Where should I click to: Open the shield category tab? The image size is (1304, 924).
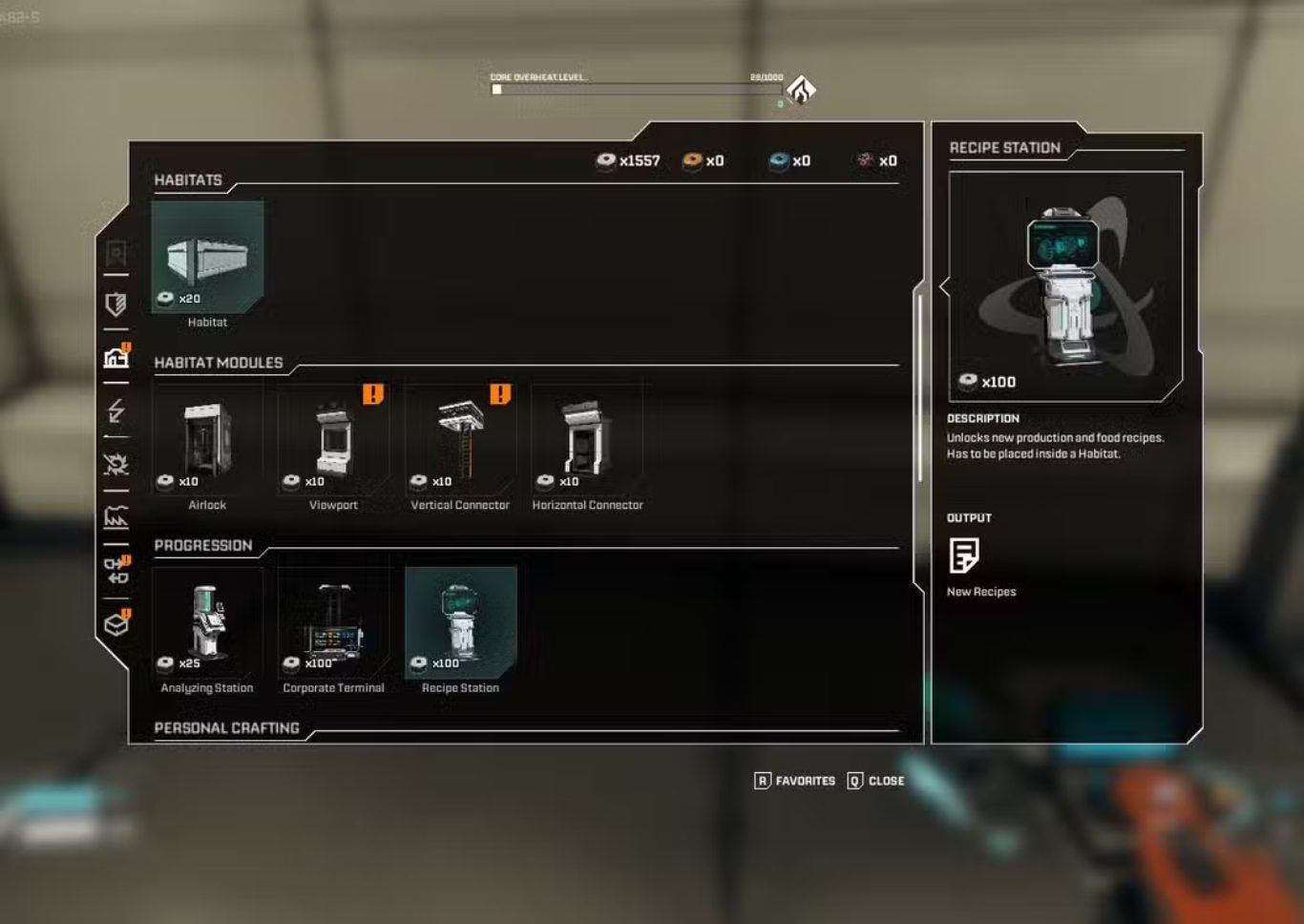[116, 304]
